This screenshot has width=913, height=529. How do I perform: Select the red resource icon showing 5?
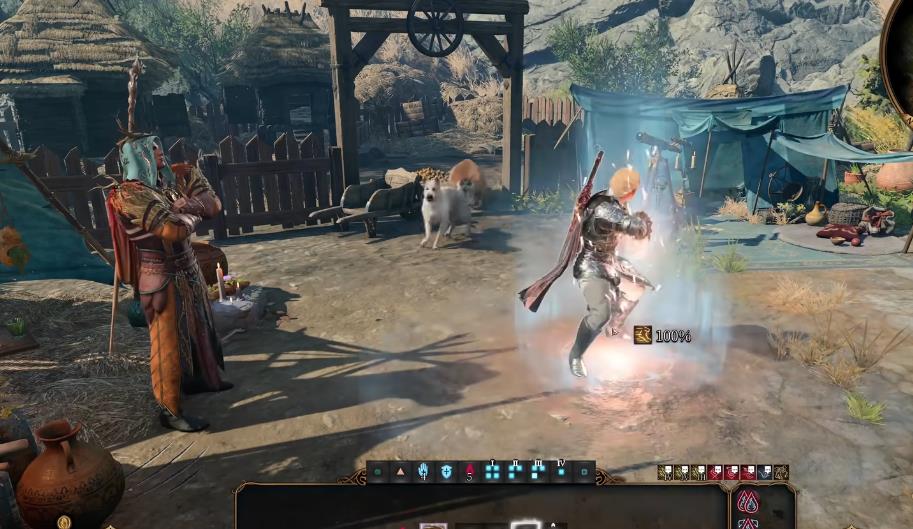pos(469,472)
